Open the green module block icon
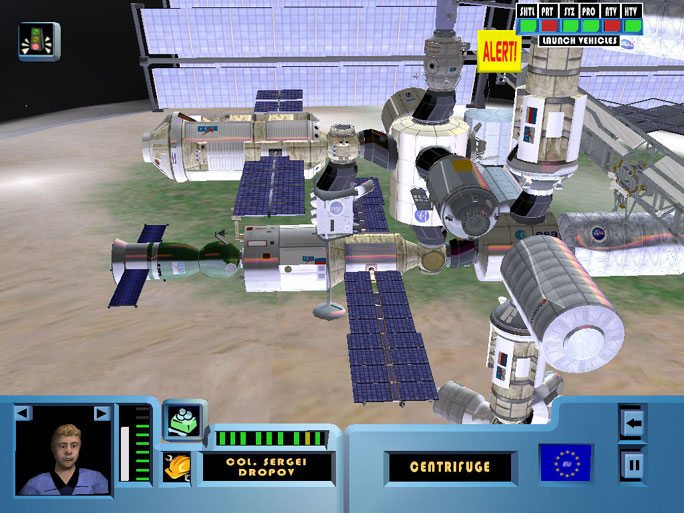 [x=184, y=421]
